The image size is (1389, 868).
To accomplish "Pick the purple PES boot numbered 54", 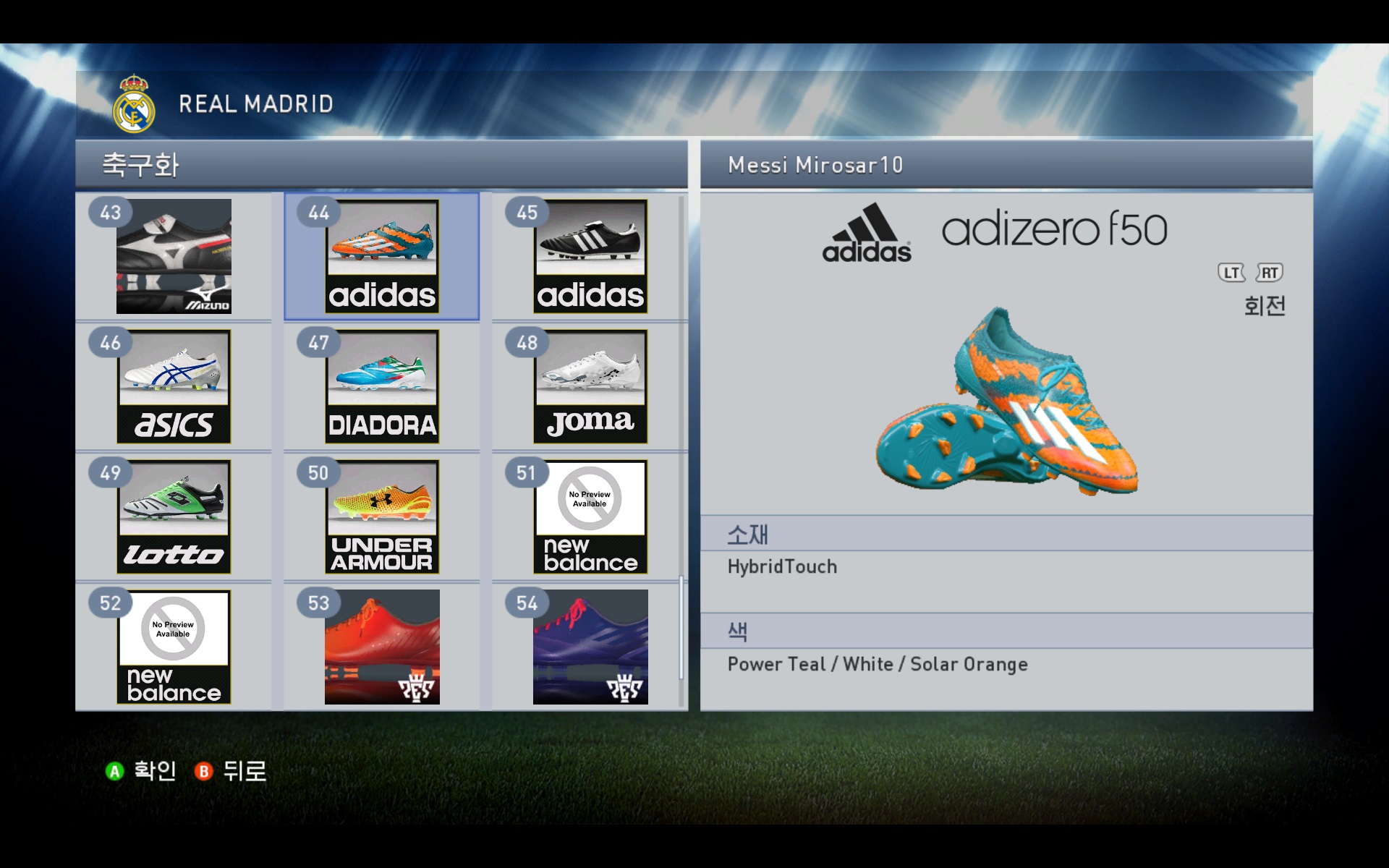I will pyautogui.click(x=590, y=647).
